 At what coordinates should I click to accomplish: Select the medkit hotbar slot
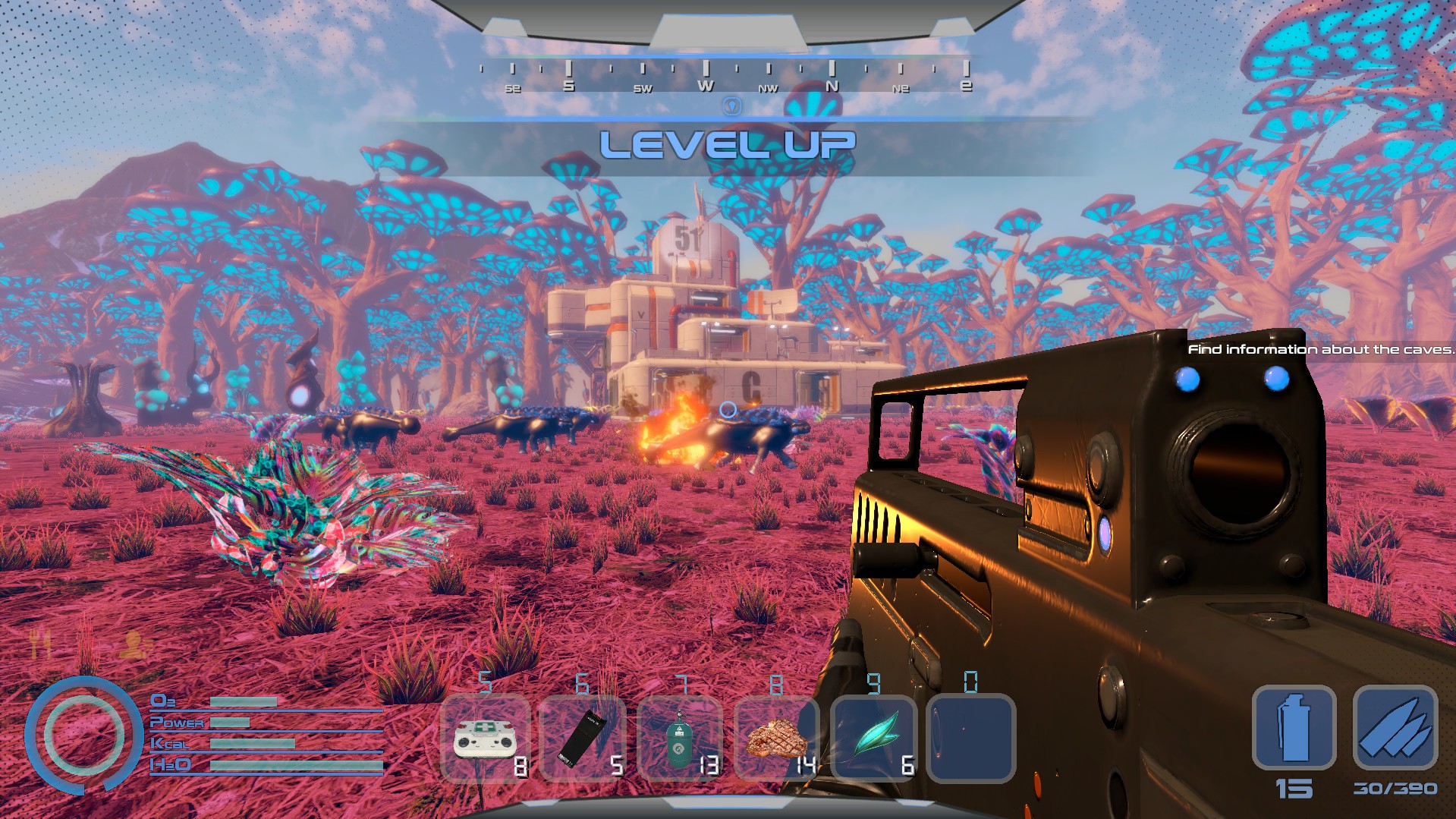click(x=486, y=739)
